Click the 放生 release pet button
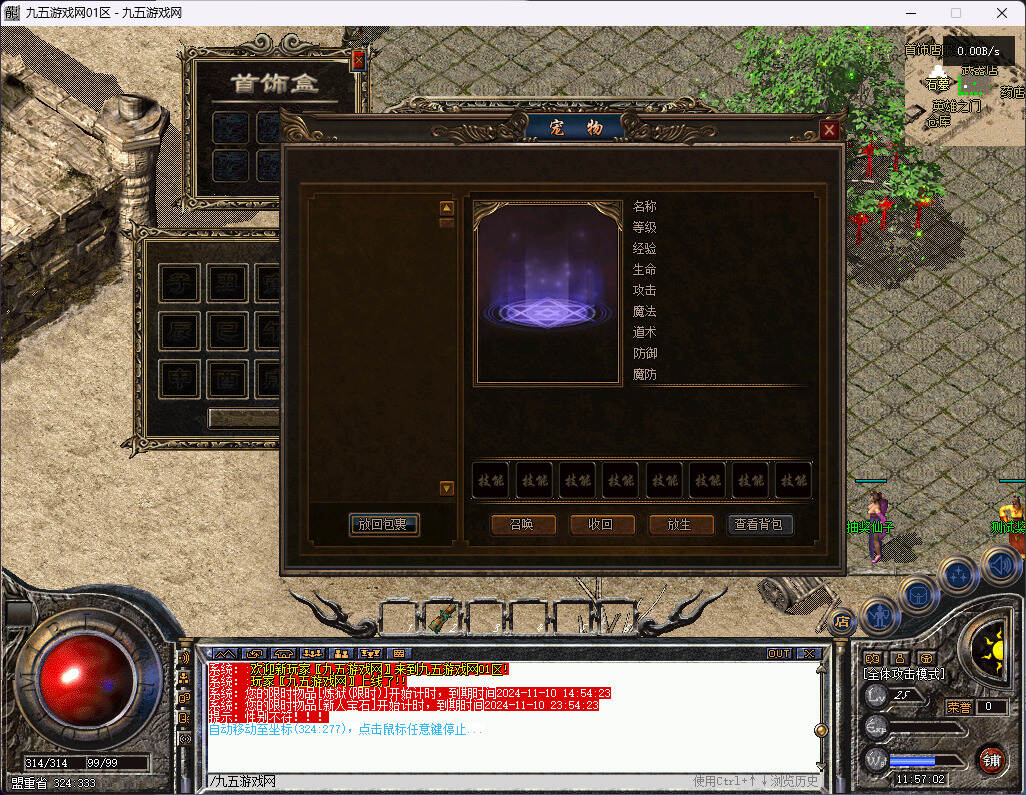The height and width of the screenshot is (795, 1026). pyautogui.click(x=682, y=524)
